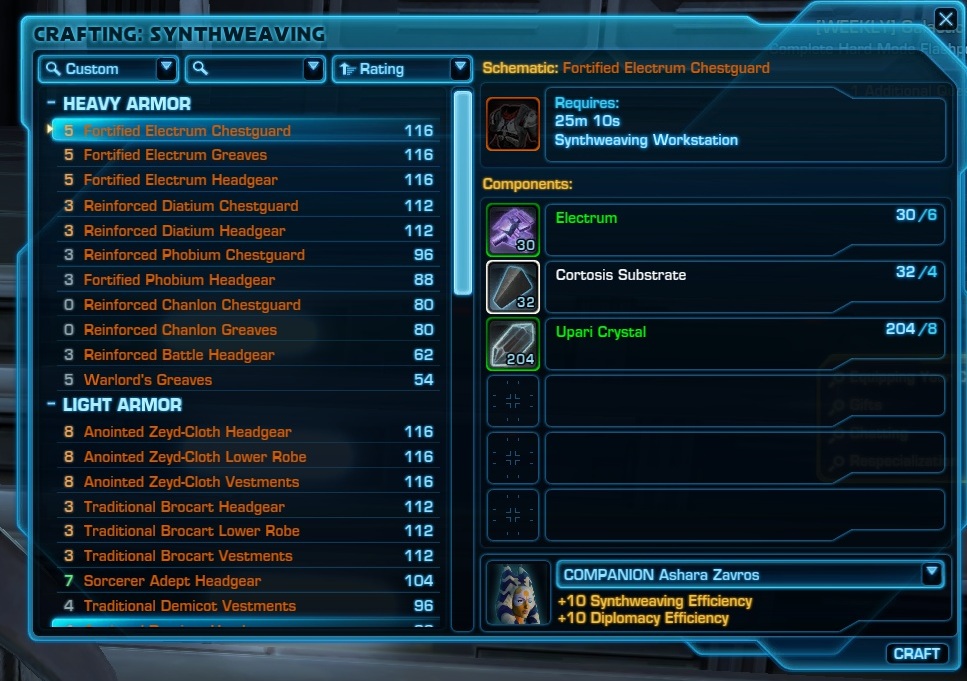Select Reinforced Phobium Chestguard schematic
The image size is (967, 681).
[194, 255]
